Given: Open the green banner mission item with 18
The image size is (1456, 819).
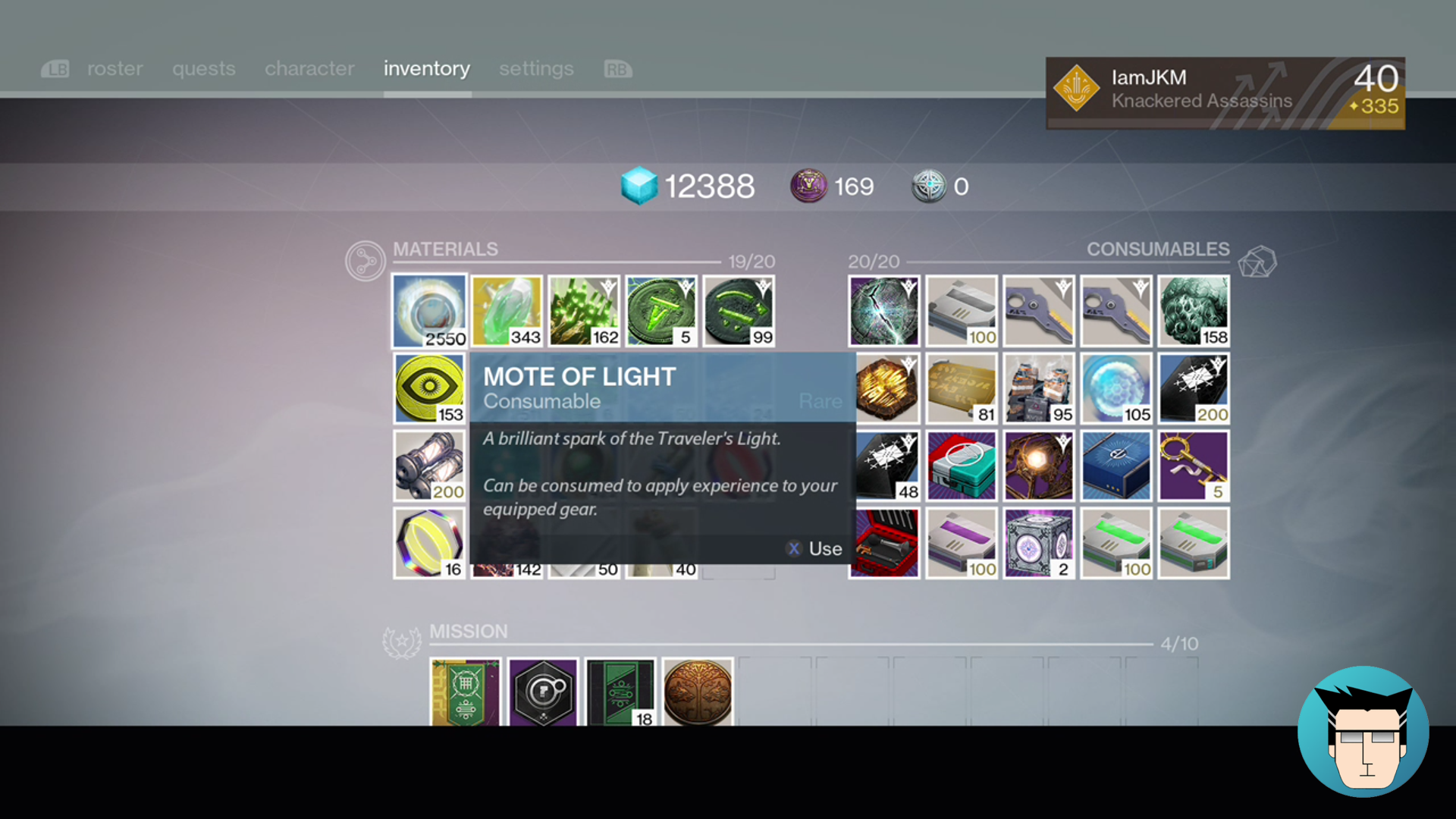Looking at the screenshot, I should [x=620, y=692].
